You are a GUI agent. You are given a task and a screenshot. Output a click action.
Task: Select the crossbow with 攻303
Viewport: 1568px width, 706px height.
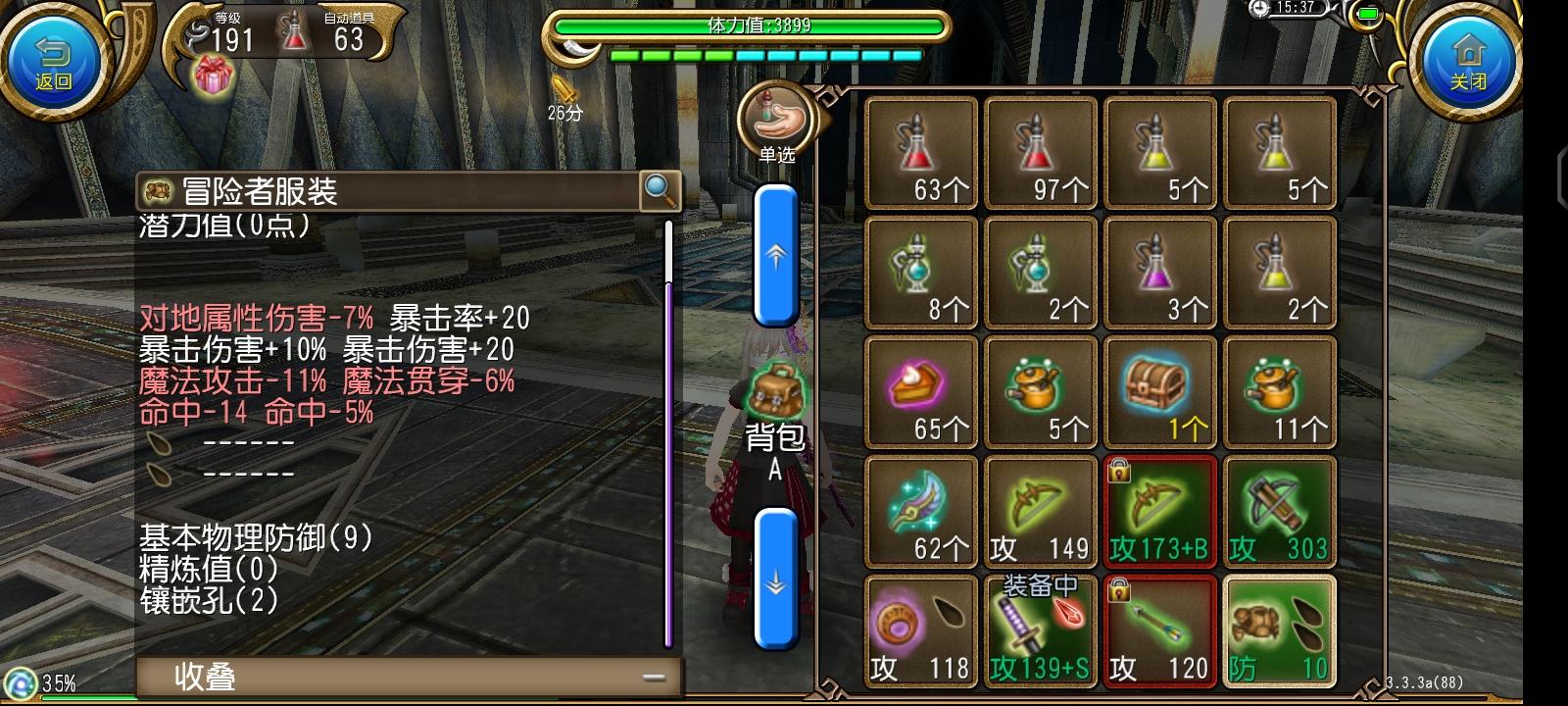tap(1279, 510)
